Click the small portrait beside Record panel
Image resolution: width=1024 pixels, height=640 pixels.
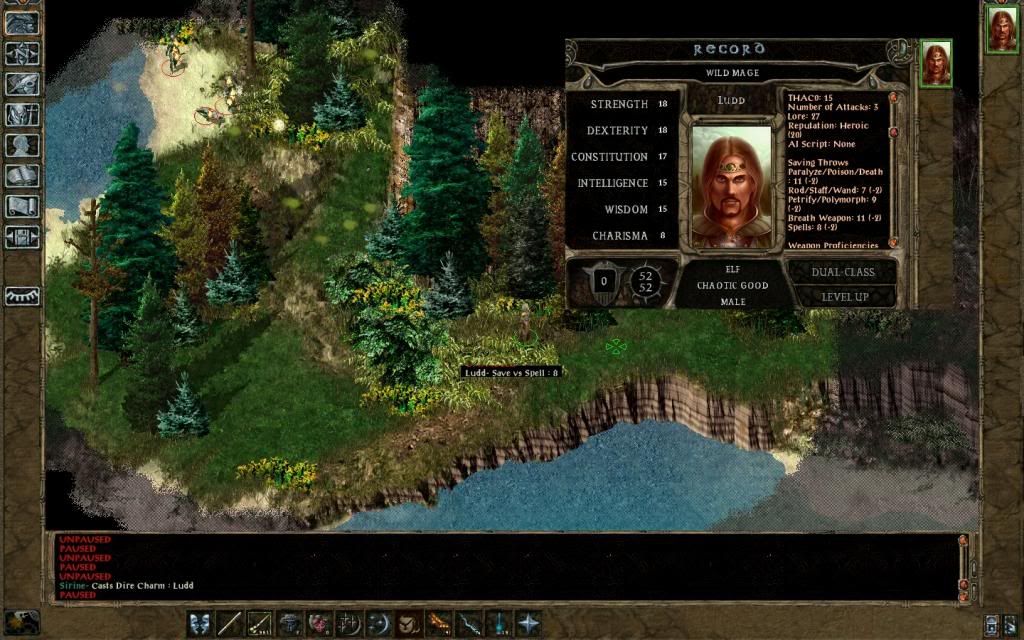(936, 64)
